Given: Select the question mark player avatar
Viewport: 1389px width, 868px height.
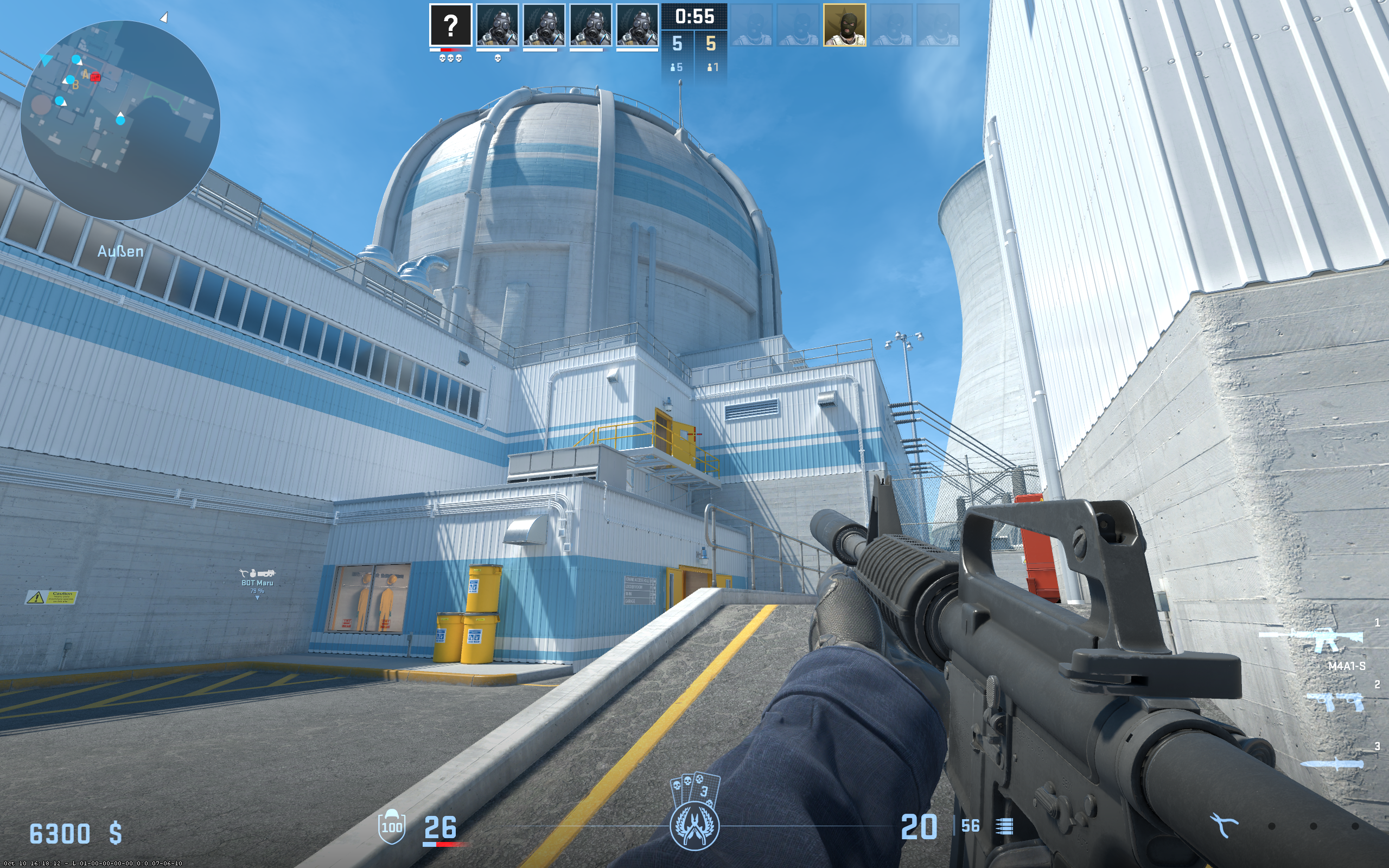Looking at the screenshot, I should pyautogui.click(x=450, y=25).
